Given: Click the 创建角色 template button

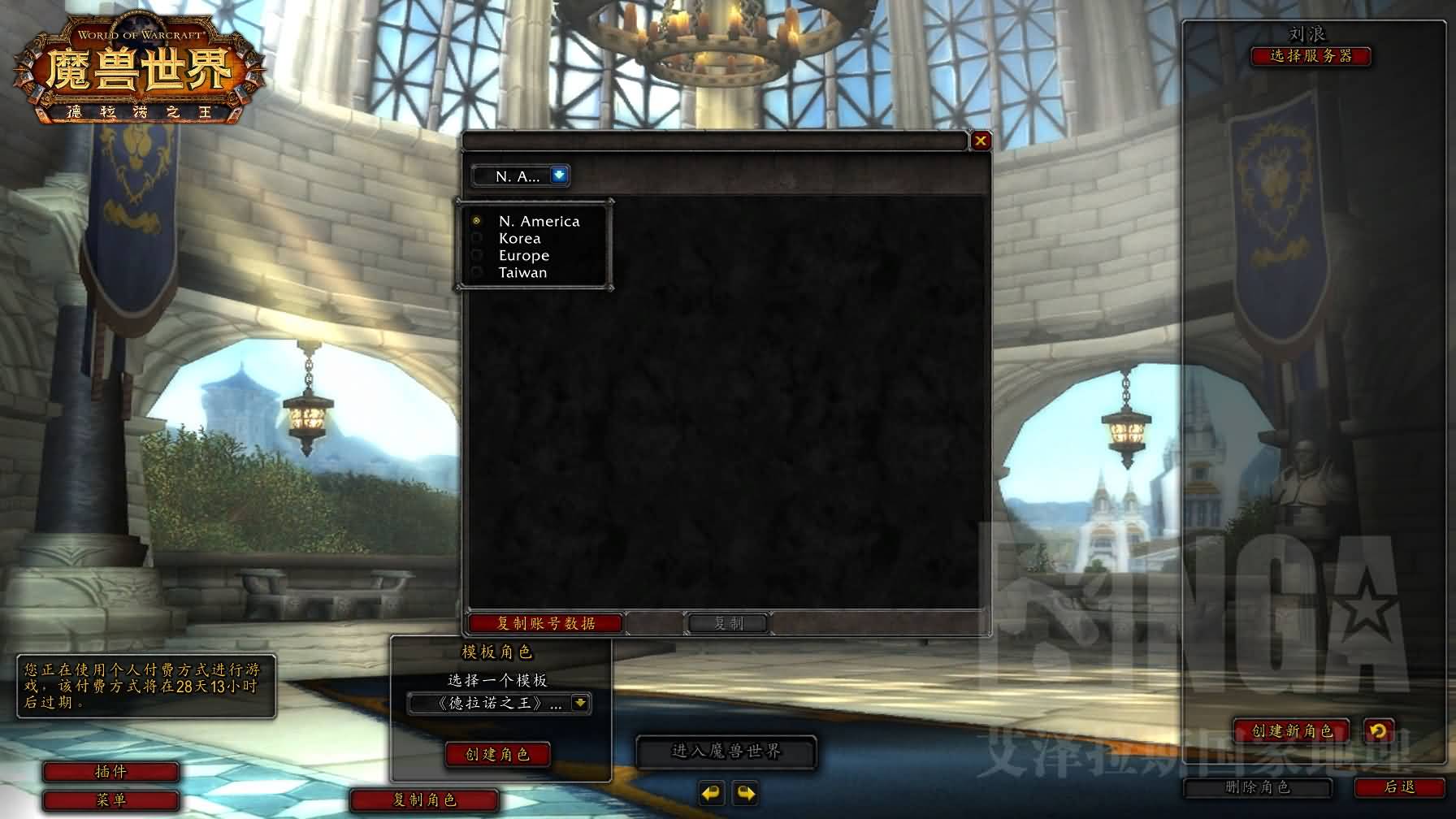Looking at the screenshot, I should point(497,754).
